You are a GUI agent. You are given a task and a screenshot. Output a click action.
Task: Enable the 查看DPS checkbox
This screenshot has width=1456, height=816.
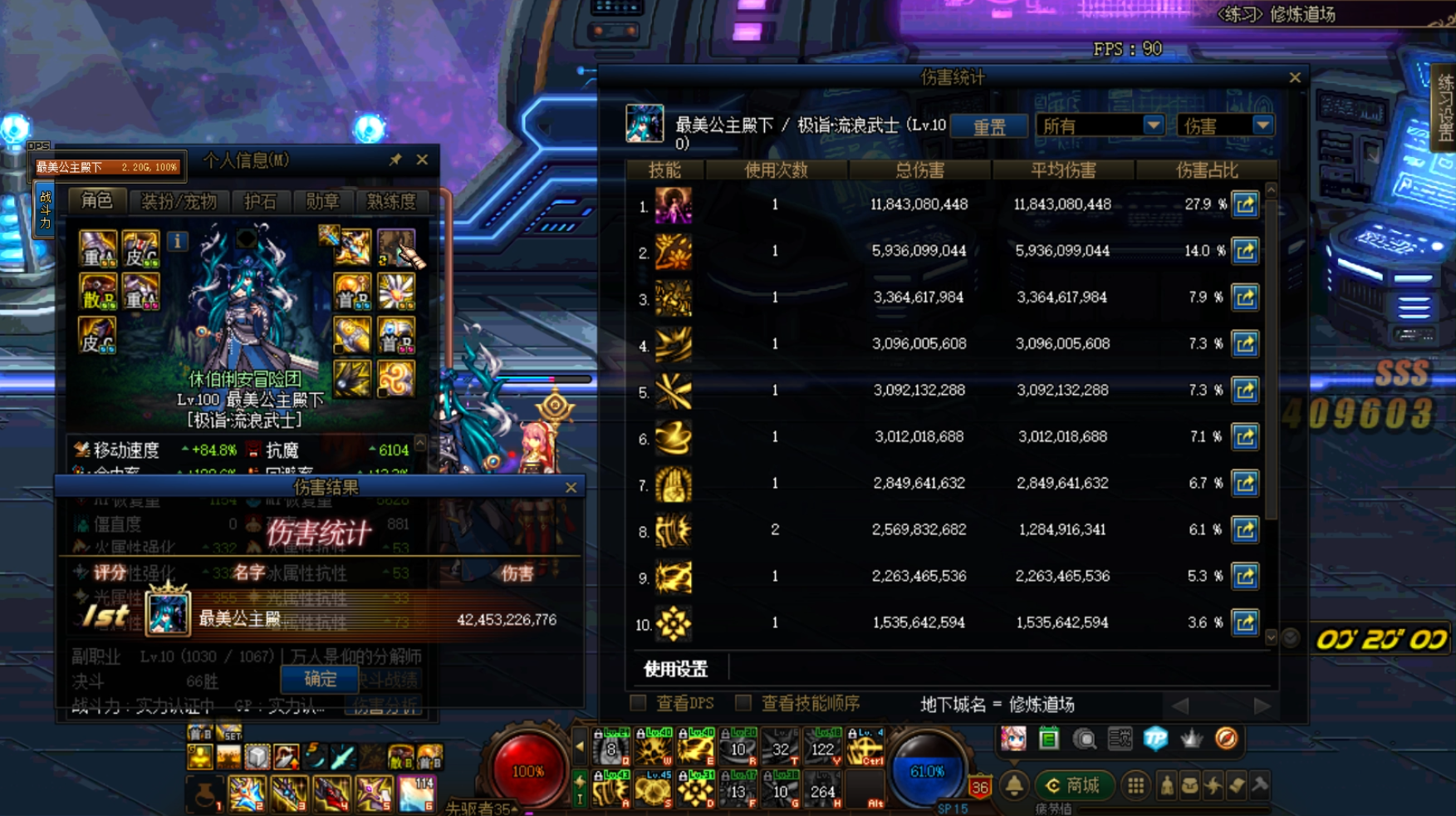(x=636, y=702)
